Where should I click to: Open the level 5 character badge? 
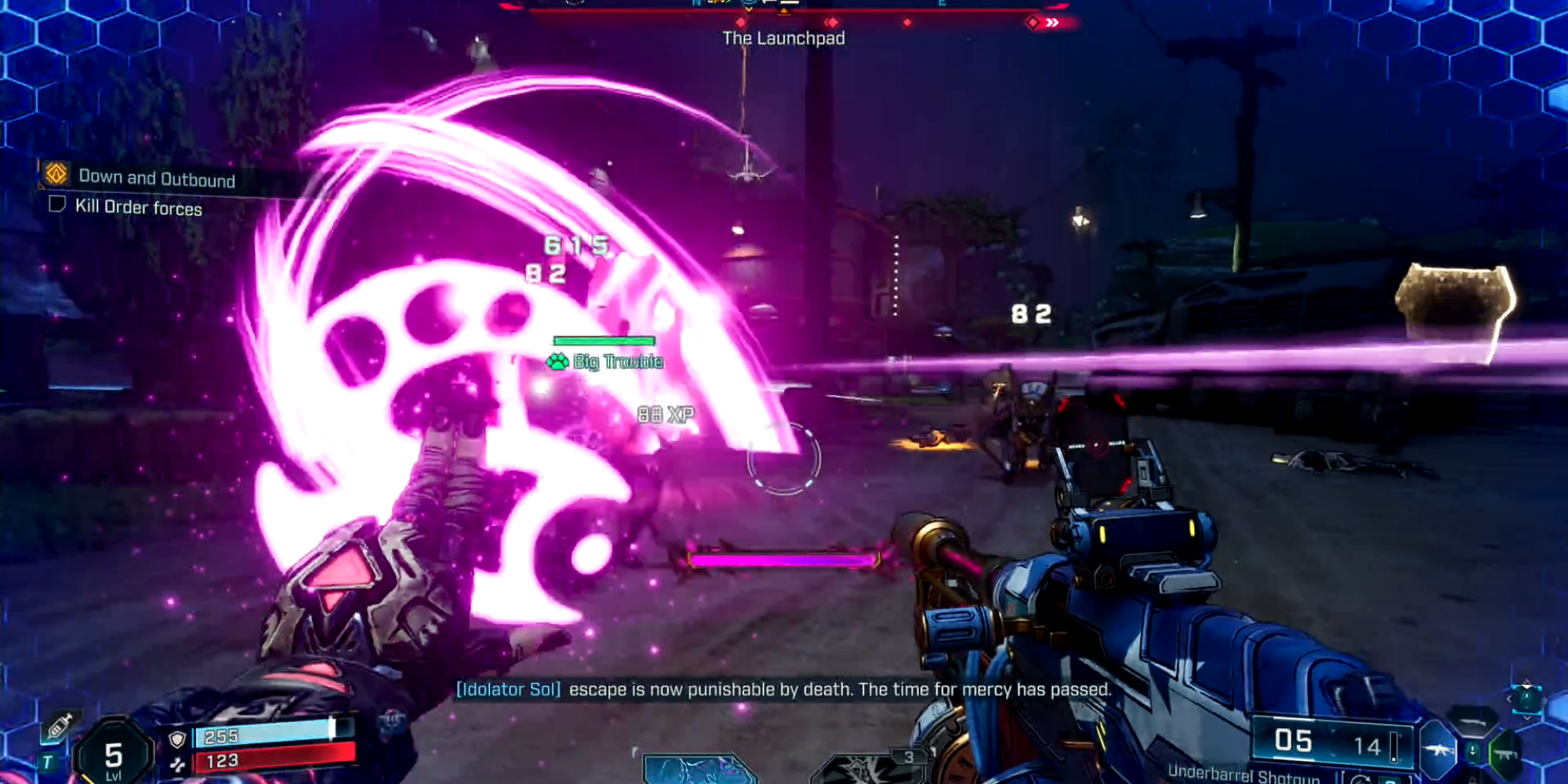113,755
